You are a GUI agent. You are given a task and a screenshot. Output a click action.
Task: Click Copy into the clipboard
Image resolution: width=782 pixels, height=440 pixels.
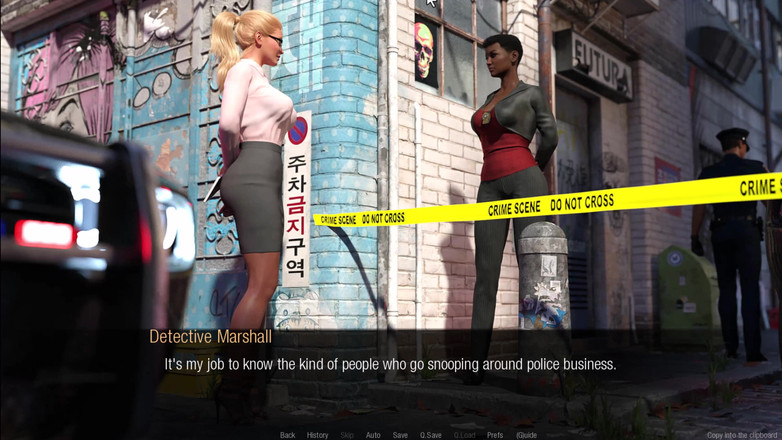(743, 435)
